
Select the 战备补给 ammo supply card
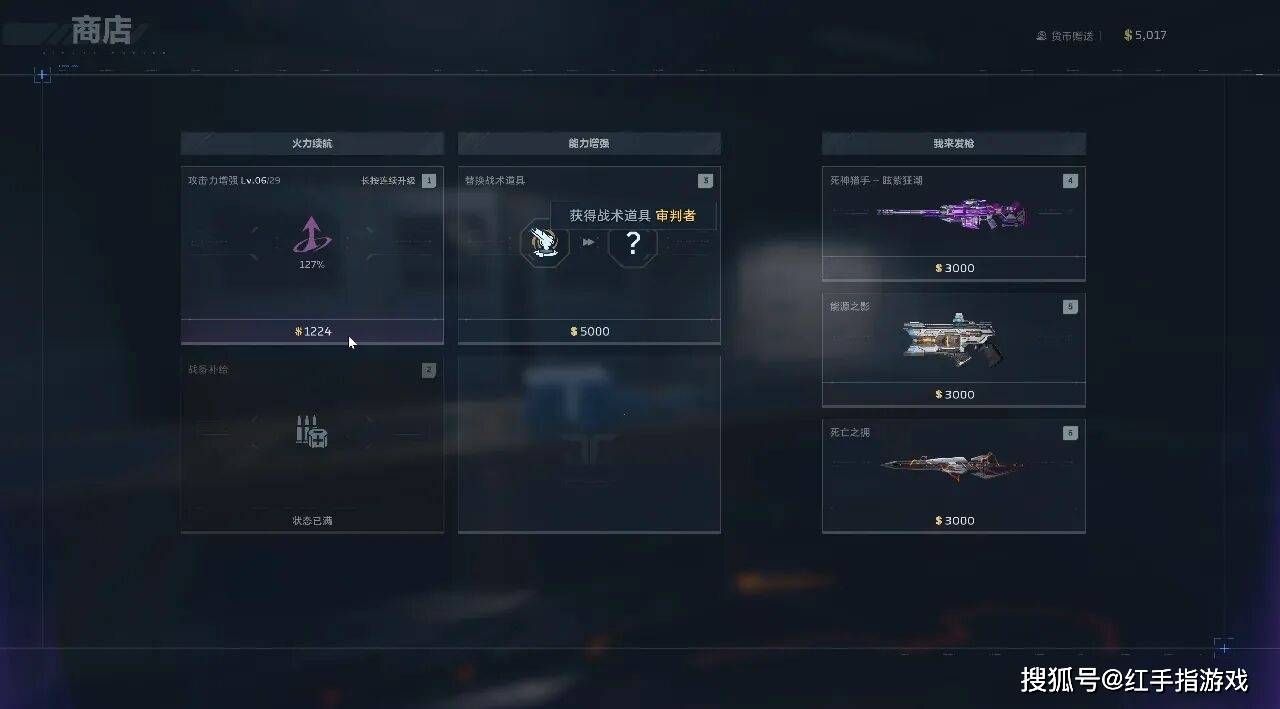[x=312, y=445]
